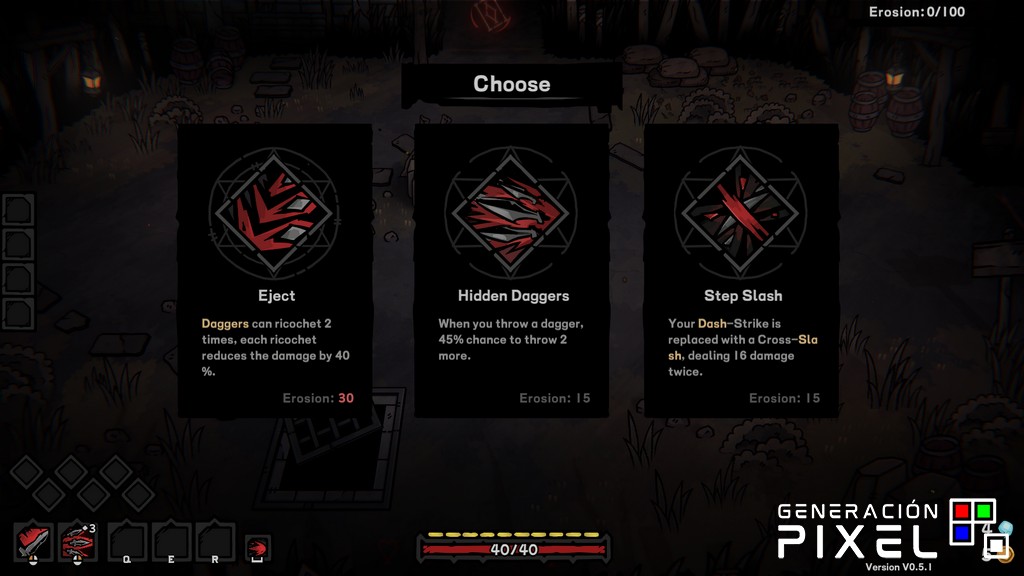
Task: Click the sword attack skill icon
Action: (x=34, y=541)
